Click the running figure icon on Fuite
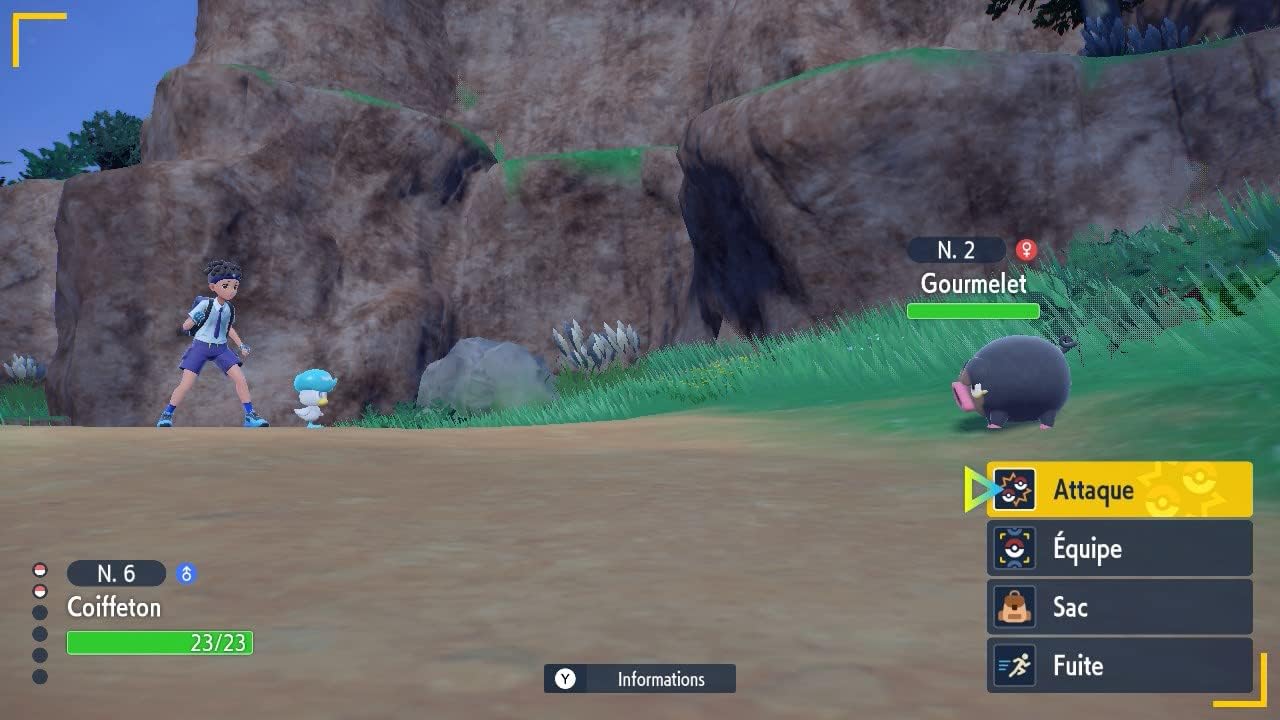Viewport: 1280px width, 720px height. click(x=1013, y=666)
